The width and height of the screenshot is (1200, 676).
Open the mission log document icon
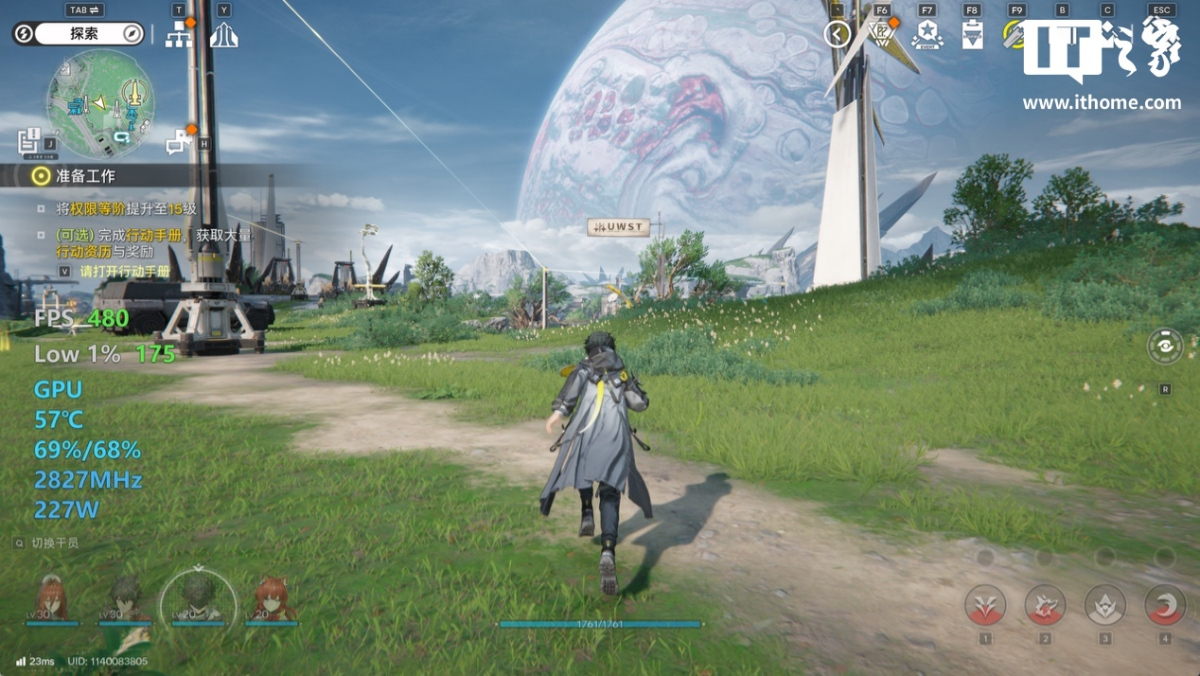click(x=29, y=142)
